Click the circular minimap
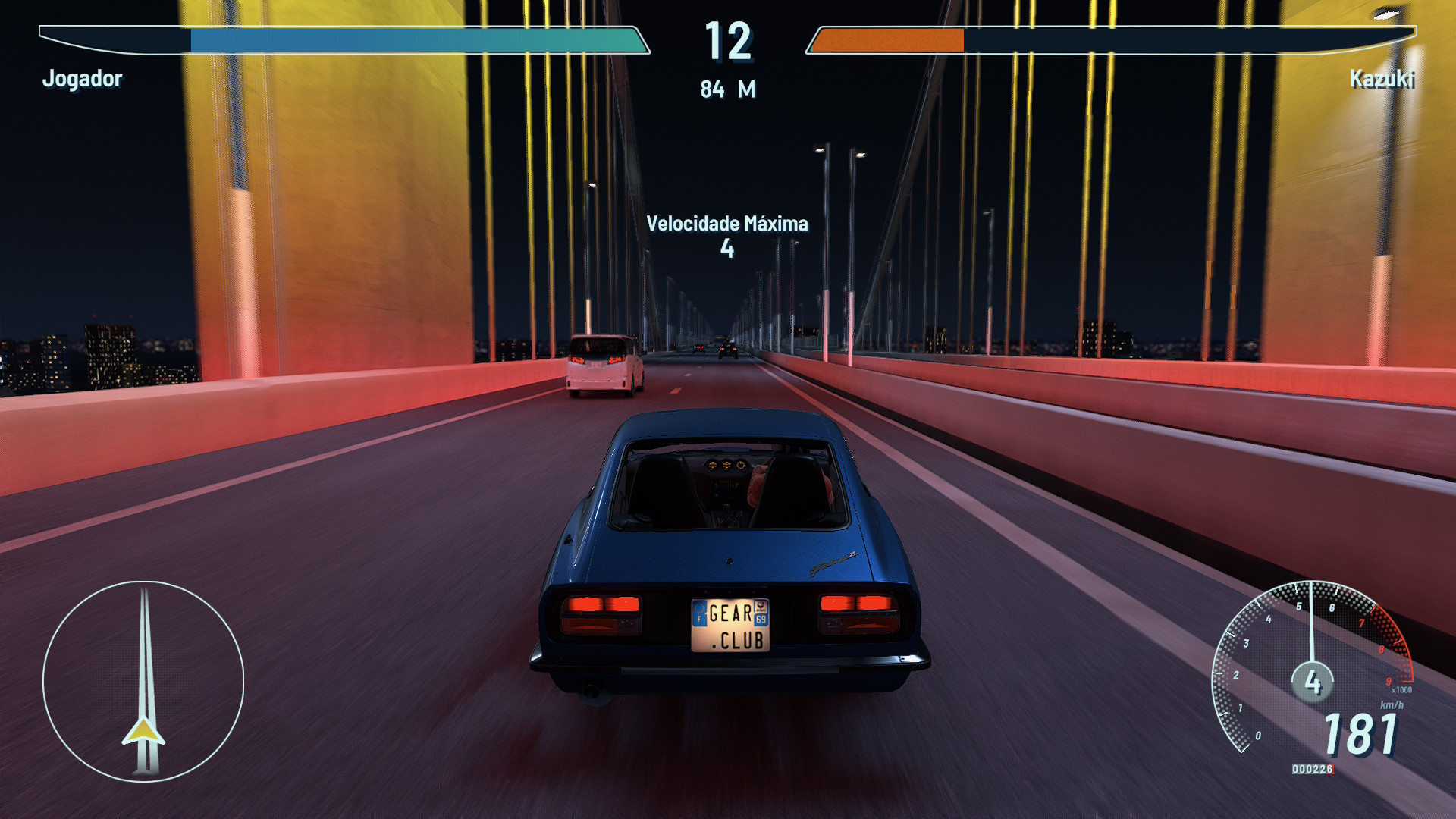 143,680
